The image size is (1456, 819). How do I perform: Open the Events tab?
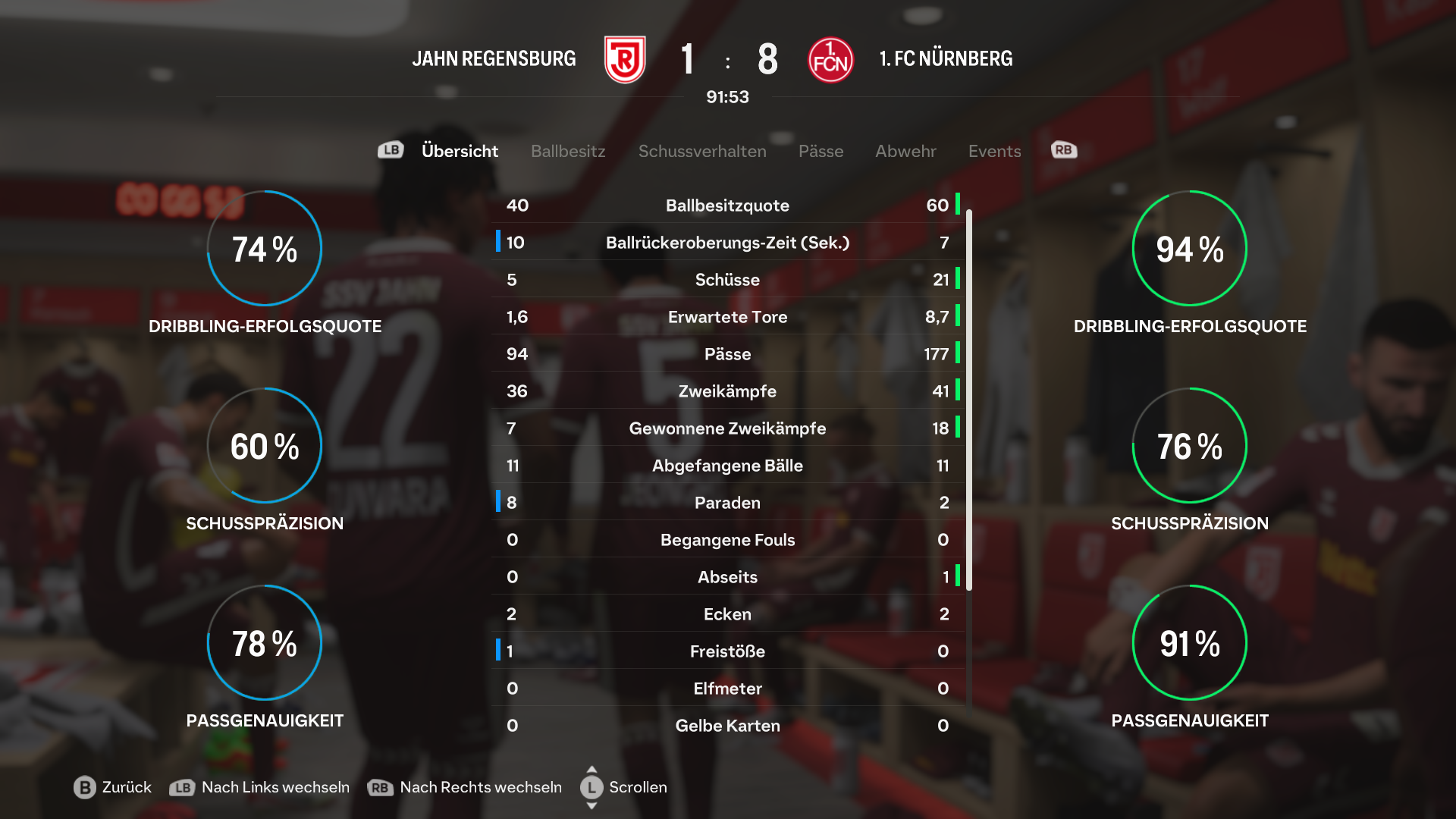tap(994, 151)
